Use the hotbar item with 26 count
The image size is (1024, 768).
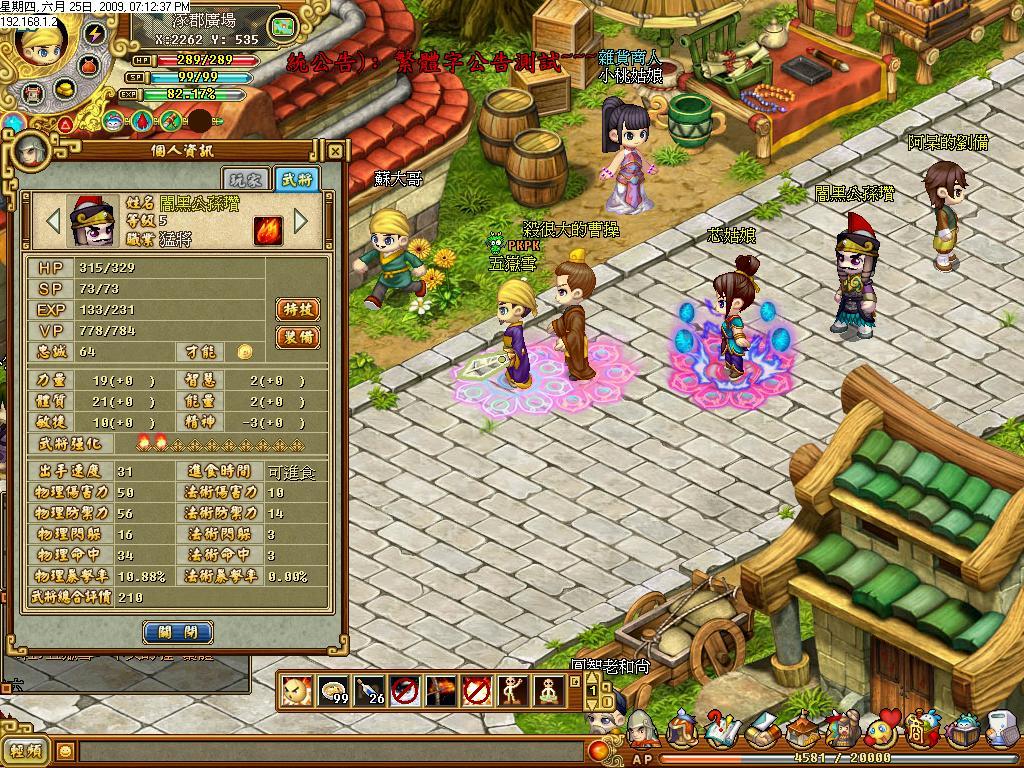(368, 690)
